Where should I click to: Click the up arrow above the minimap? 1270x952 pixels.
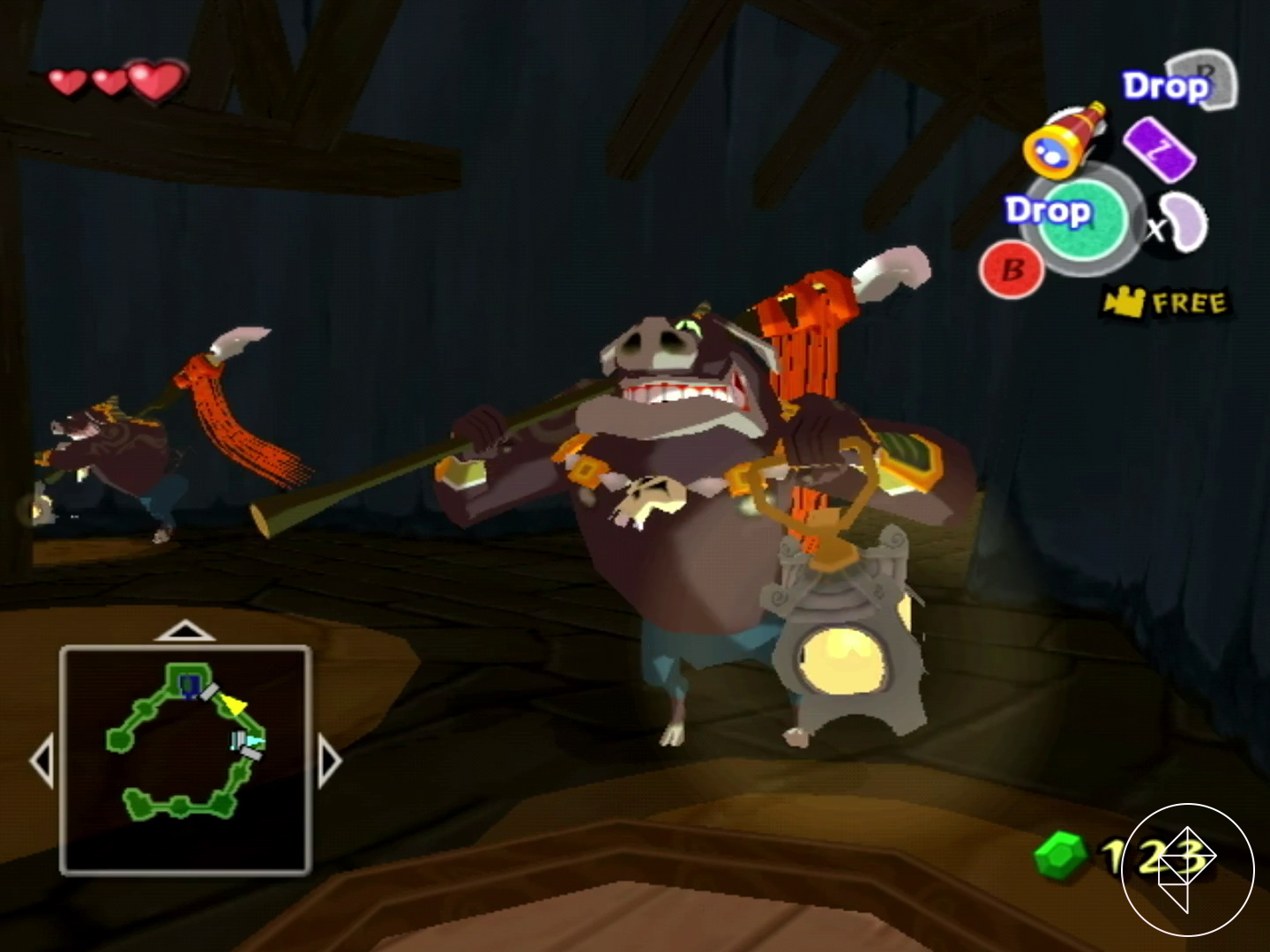point(184,631)
